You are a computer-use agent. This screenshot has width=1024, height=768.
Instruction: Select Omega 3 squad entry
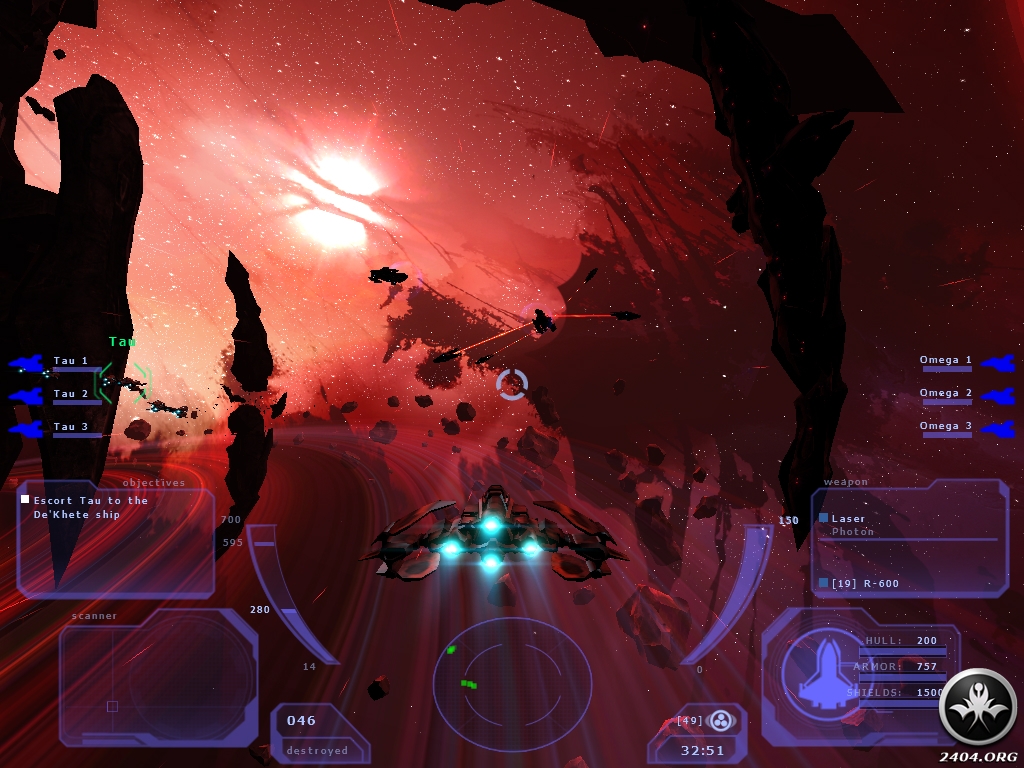946,426
